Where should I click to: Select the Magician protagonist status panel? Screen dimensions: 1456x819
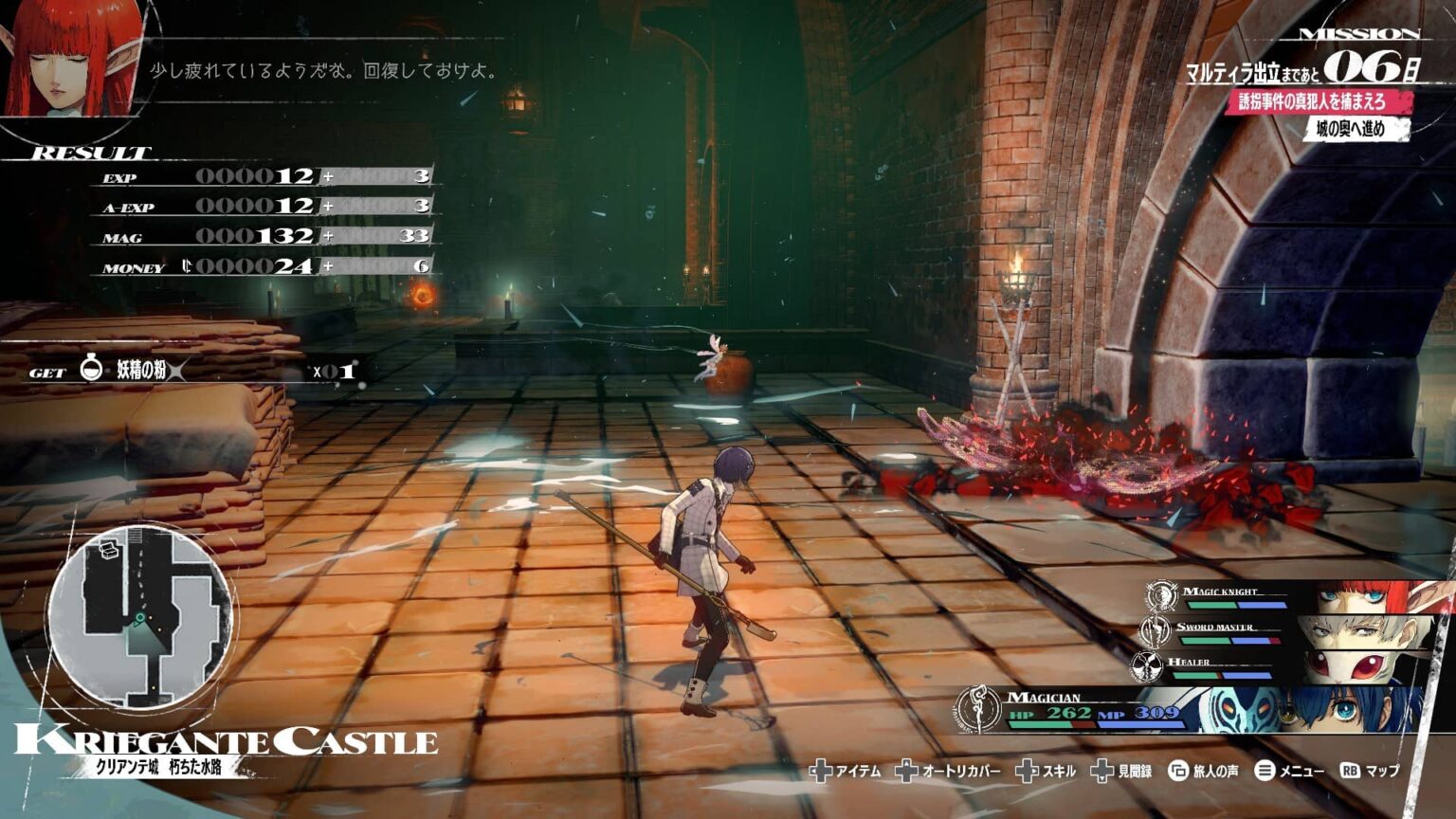[1194, 709]
